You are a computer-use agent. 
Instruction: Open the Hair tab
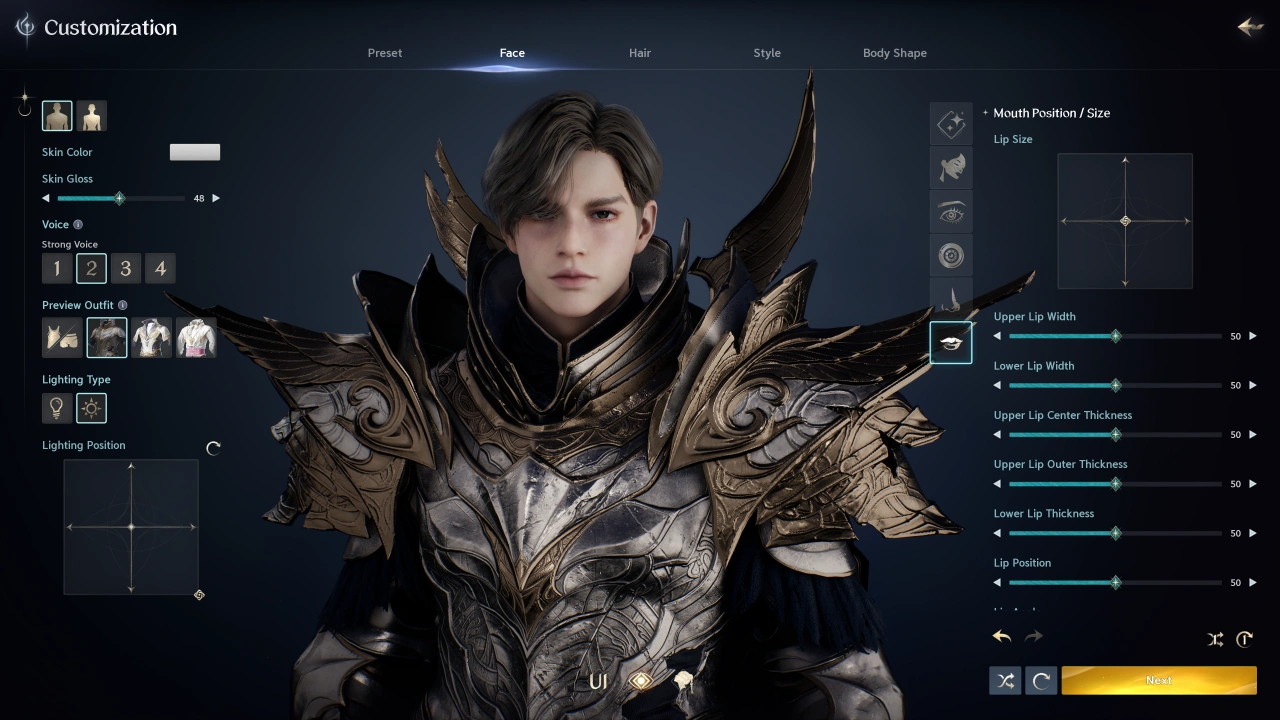point(640,53)
